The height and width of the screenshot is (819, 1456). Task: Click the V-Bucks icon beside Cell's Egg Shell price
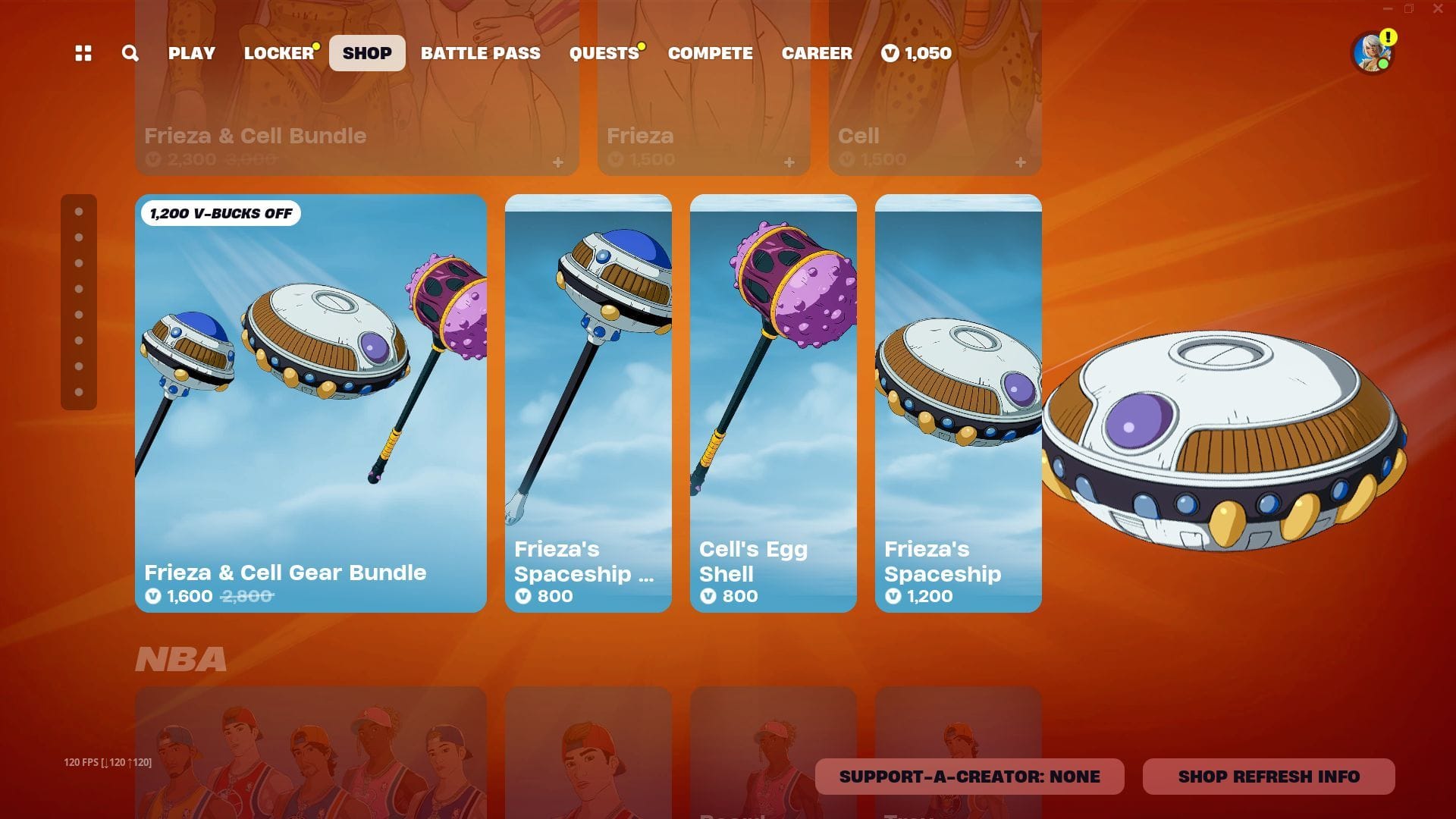[707, 596]
